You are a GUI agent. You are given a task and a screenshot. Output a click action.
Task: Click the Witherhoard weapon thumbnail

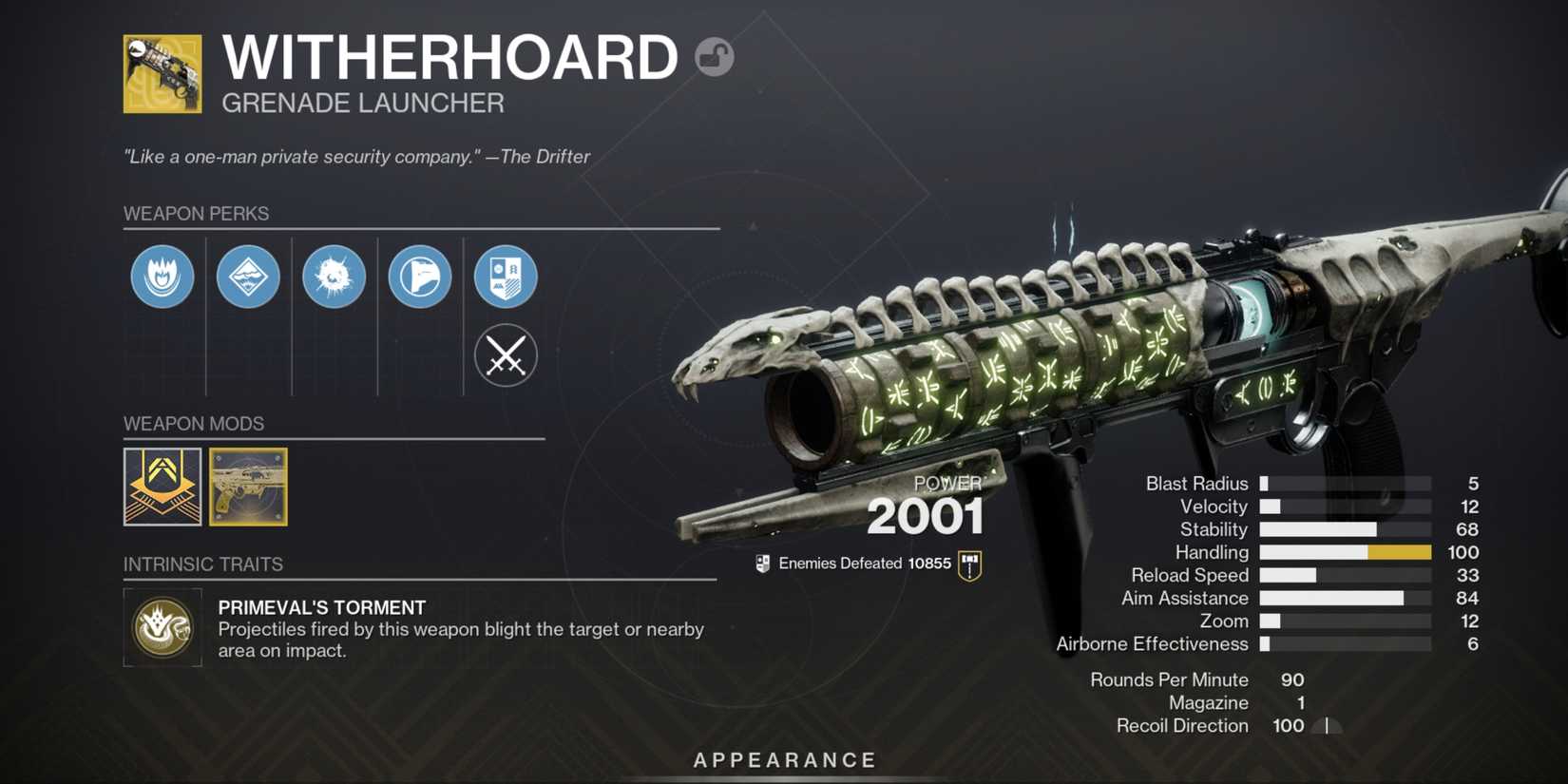coord(162,75)
